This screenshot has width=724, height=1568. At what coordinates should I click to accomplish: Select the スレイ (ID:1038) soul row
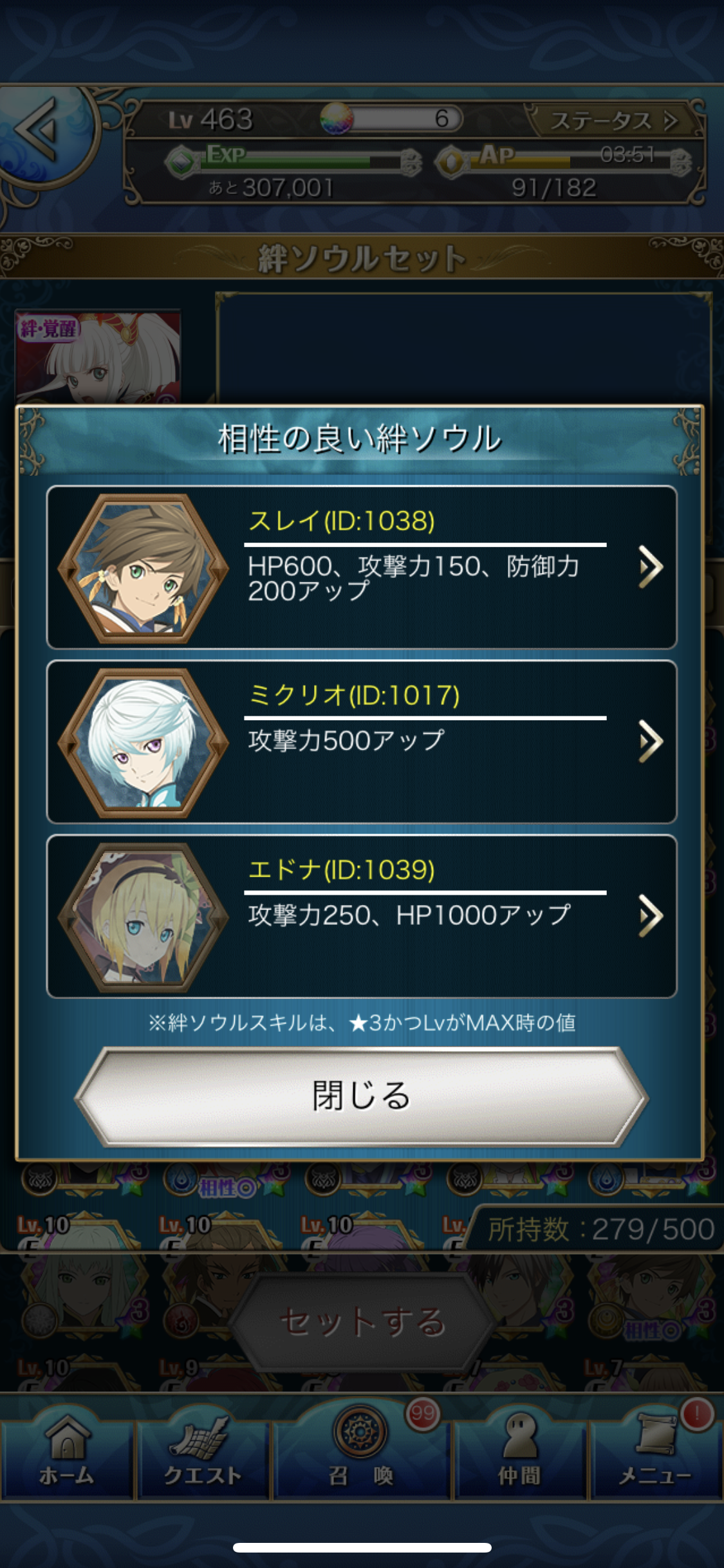(x=361, y=567)
